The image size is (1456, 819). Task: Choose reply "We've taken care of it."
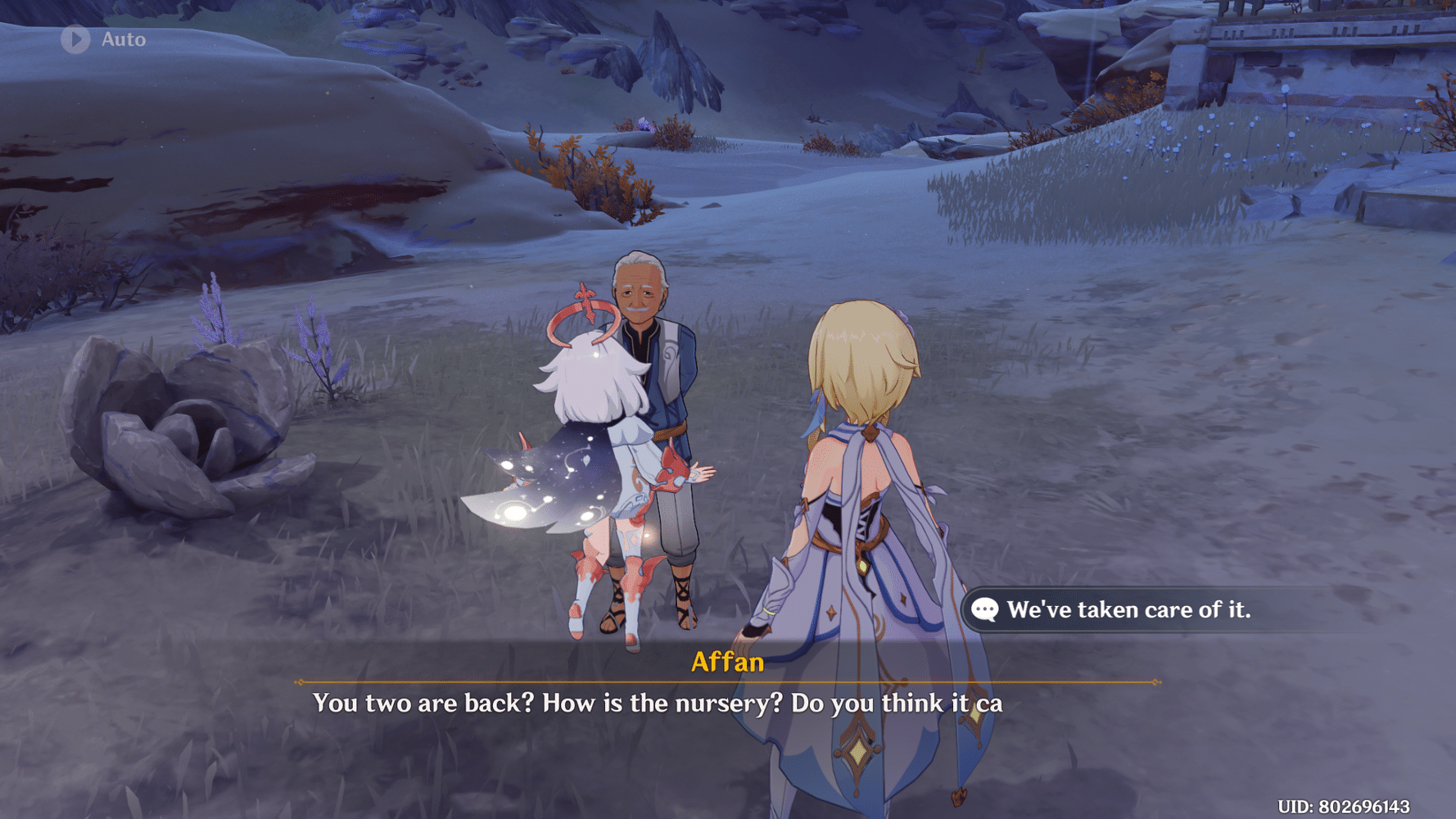click(1127, 609)
